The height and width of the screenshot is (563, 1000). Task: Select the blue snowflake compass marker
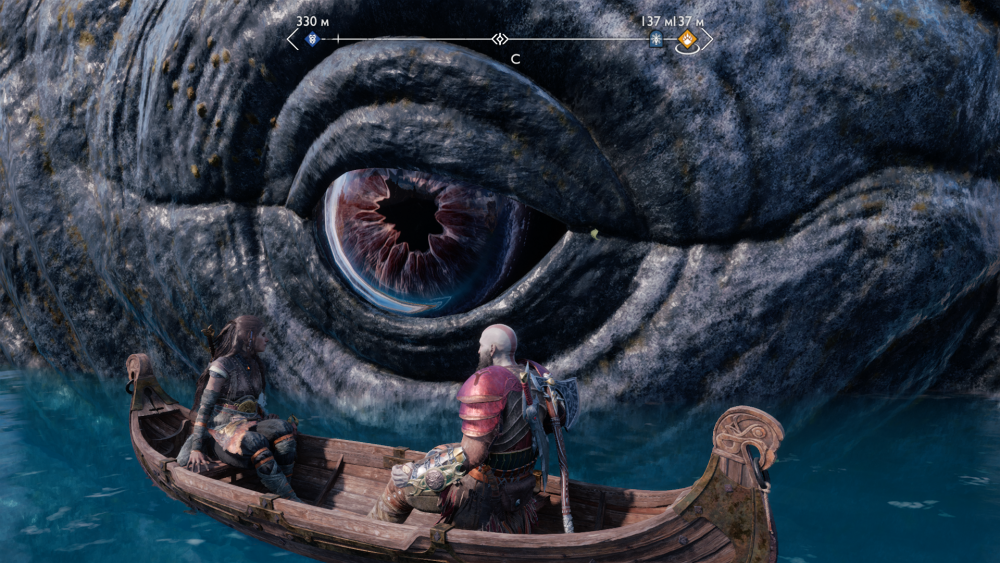(656, 40)
